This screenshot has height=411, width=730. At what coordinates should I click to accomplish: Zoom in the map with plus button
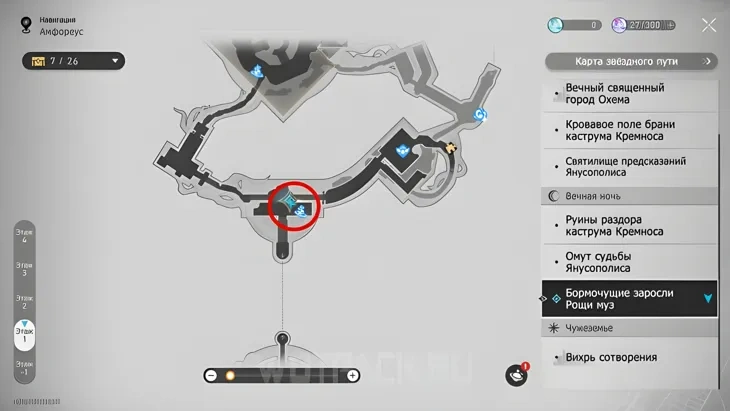pyautogui.click(x=353, y=376)
